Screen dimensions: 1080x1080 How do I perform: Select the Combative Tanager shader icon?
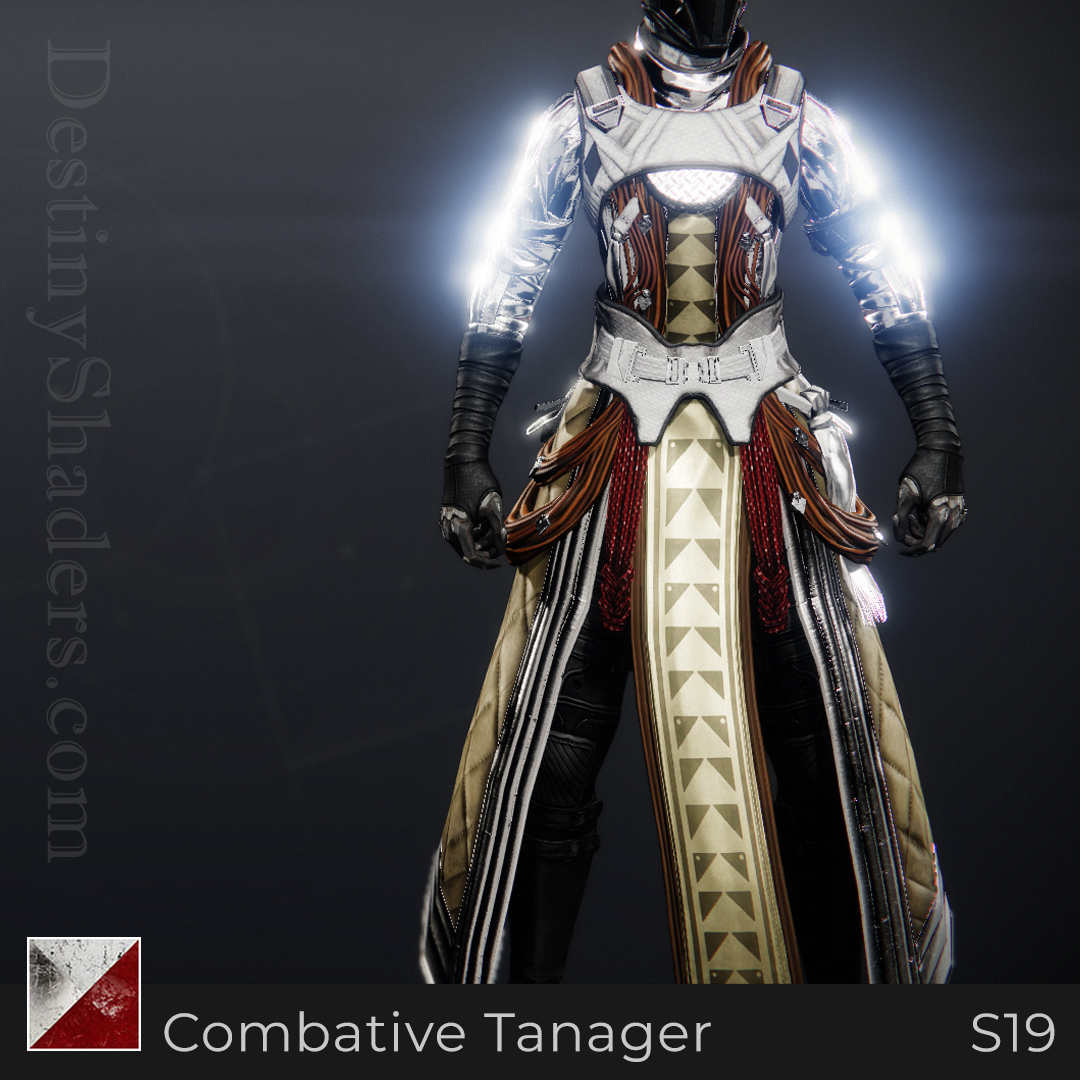(x=84, y=993)
